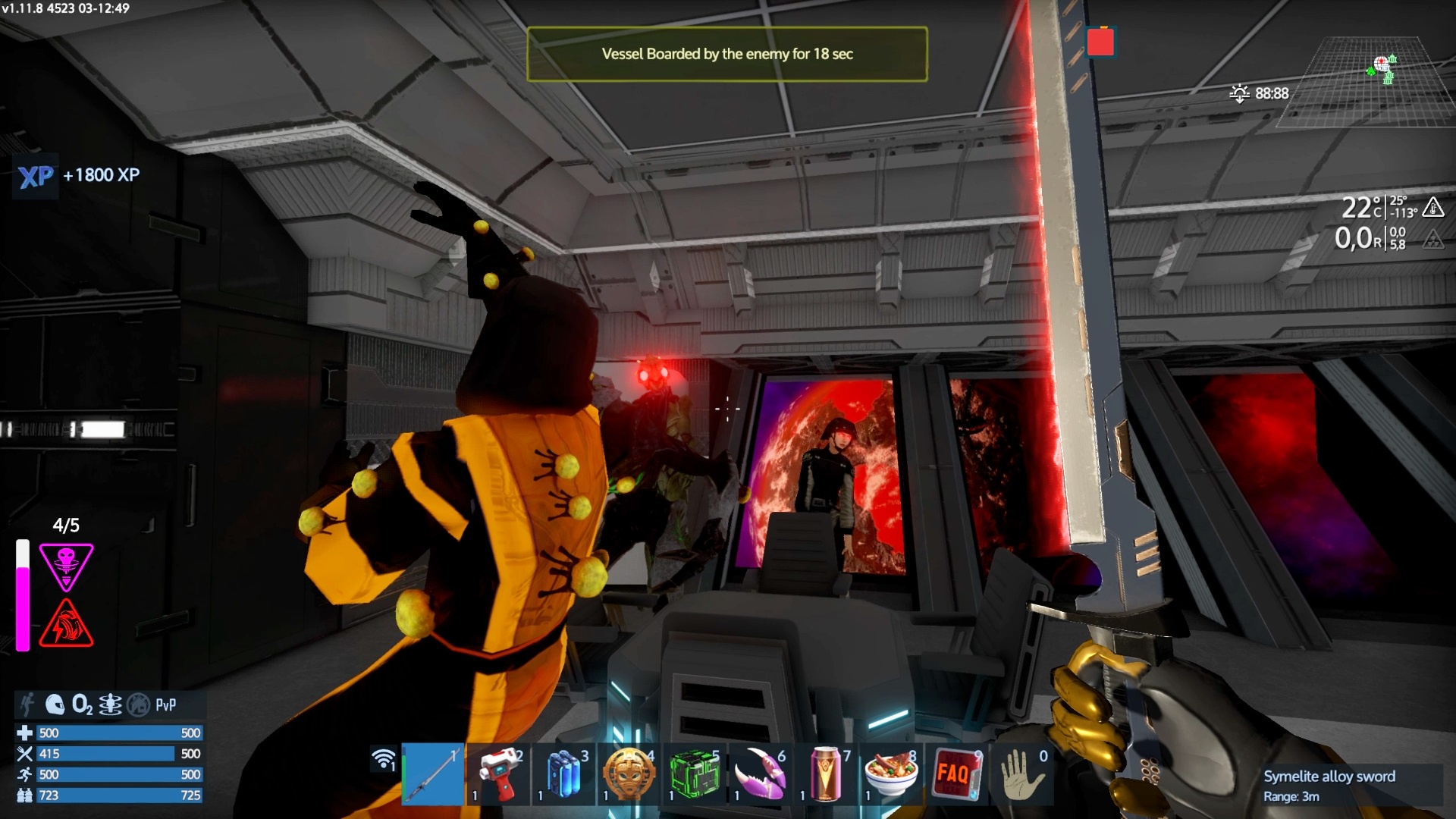Click the wifi signal icon beside the hotbar
This screenshot has height=819, width=1456.
coord(384,758)
